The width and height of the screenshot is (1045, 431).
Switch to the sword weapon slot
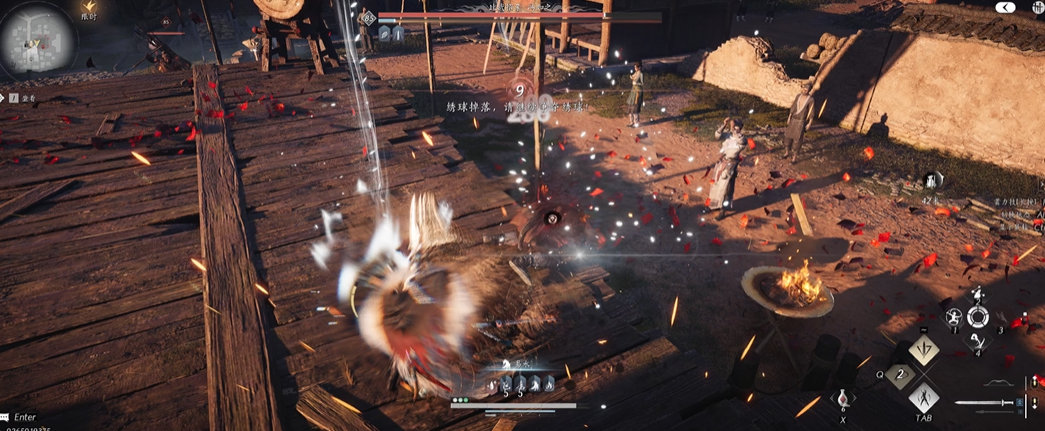[984, 403]
